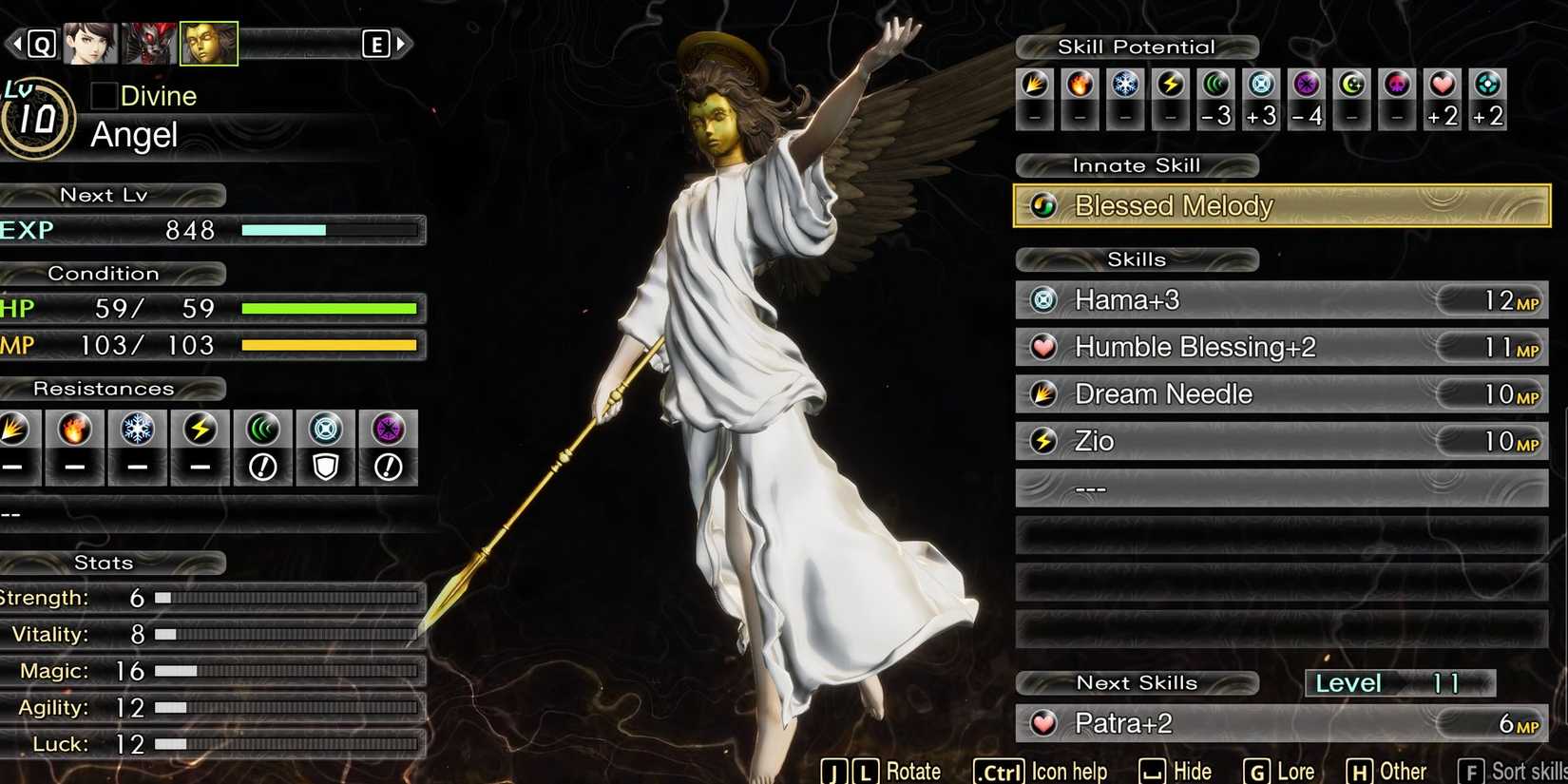This screenshot has height=784, width=1568.
Task: Select the physical icon beside Dream Needle
Action: coord(1043,393)
